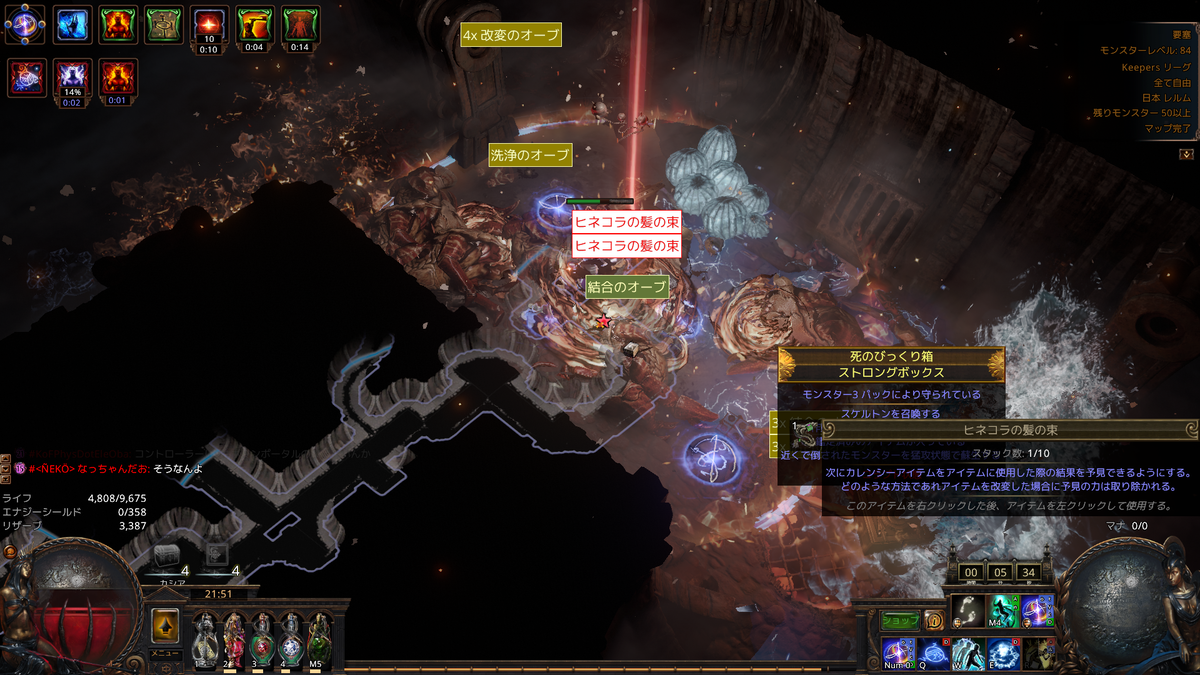This screenshot has width=1200, height=675.
Task: Pick up the 洗浄のオーブ loot label
Action: coord(530,156)
